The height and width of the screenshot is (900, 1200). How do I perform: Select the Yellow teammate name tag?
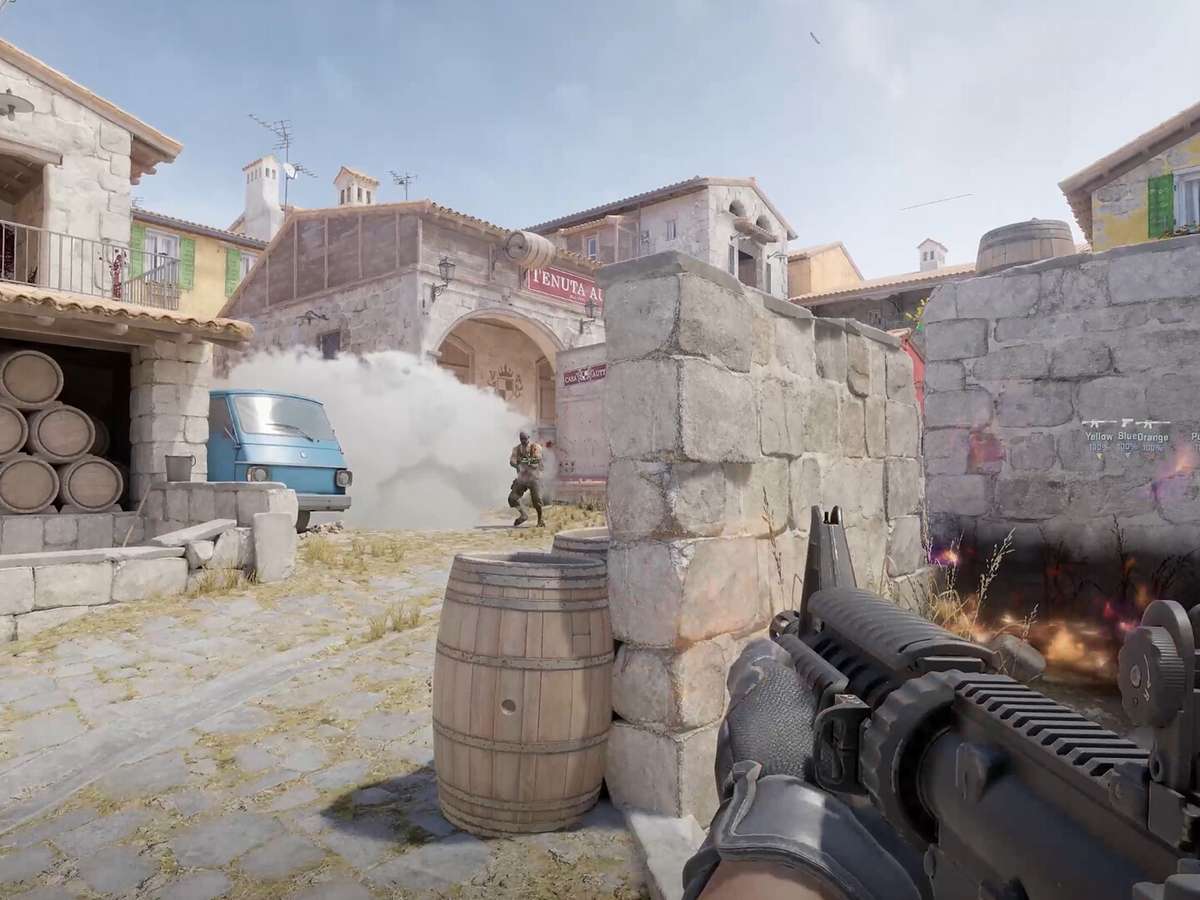[1099, 437]
